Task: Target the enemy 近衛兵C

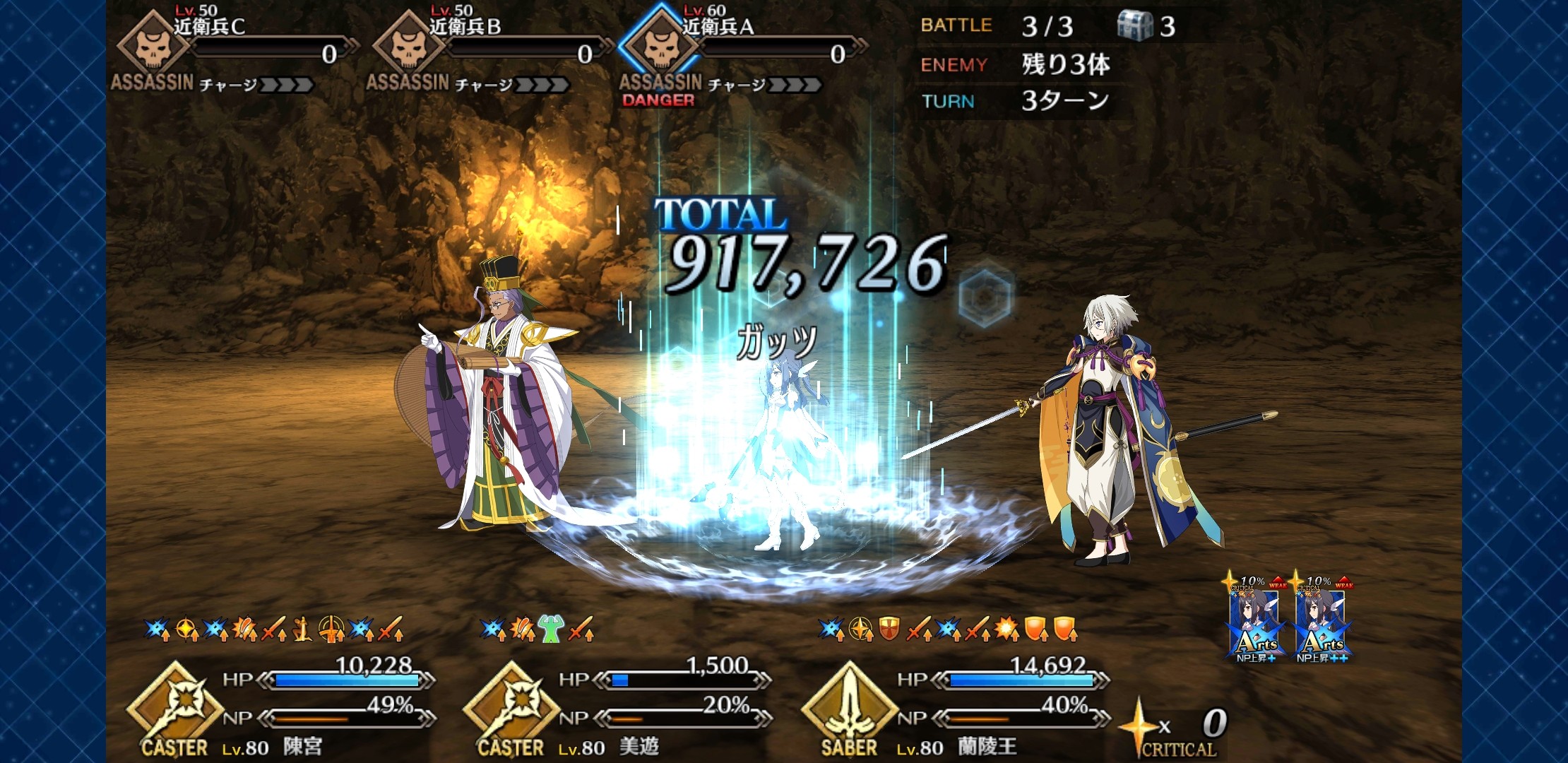Action: [153, 47]
